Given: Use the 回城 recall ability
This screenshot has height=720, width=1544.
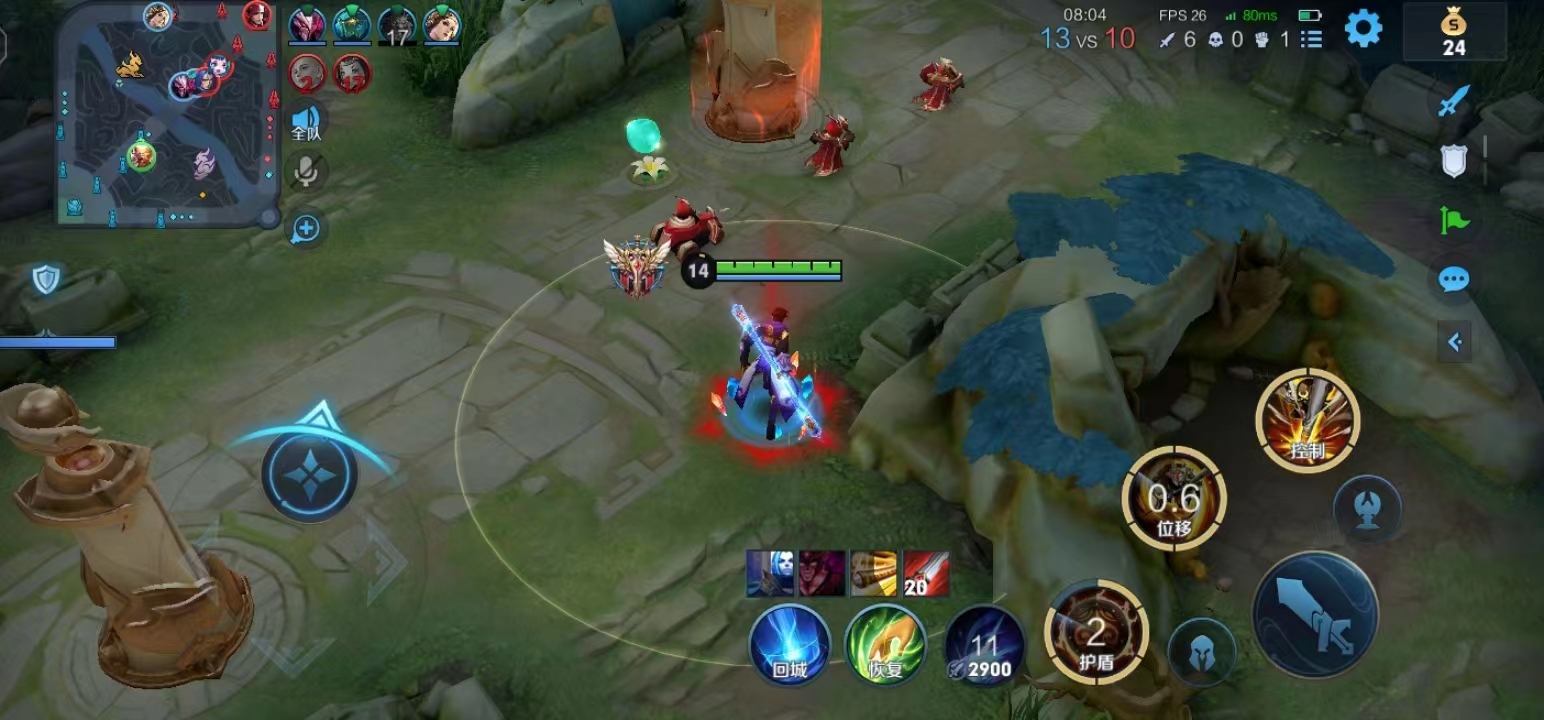Looking at the screenshot, I should pyautogui.click(x=790, y=646).
